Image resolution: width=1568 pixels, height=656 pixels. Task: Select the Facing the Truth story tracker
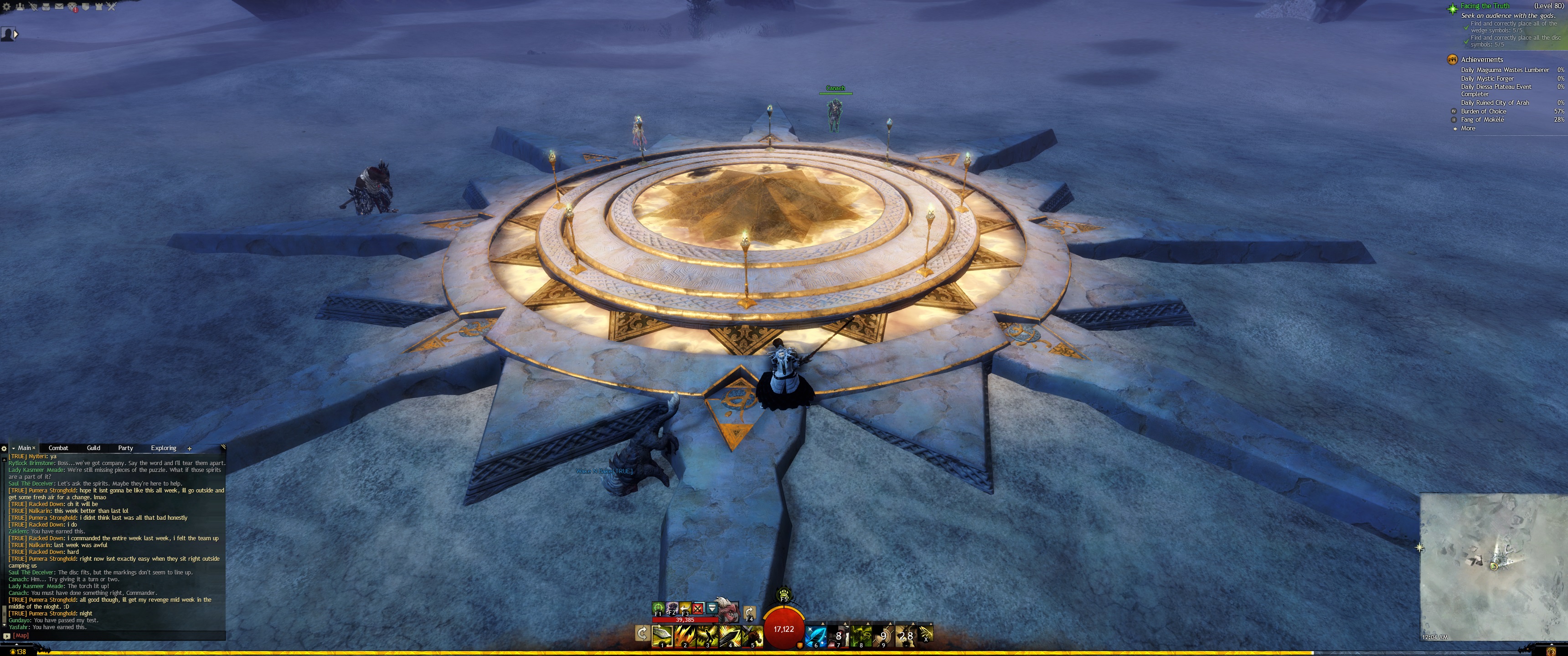[1485, 6]
